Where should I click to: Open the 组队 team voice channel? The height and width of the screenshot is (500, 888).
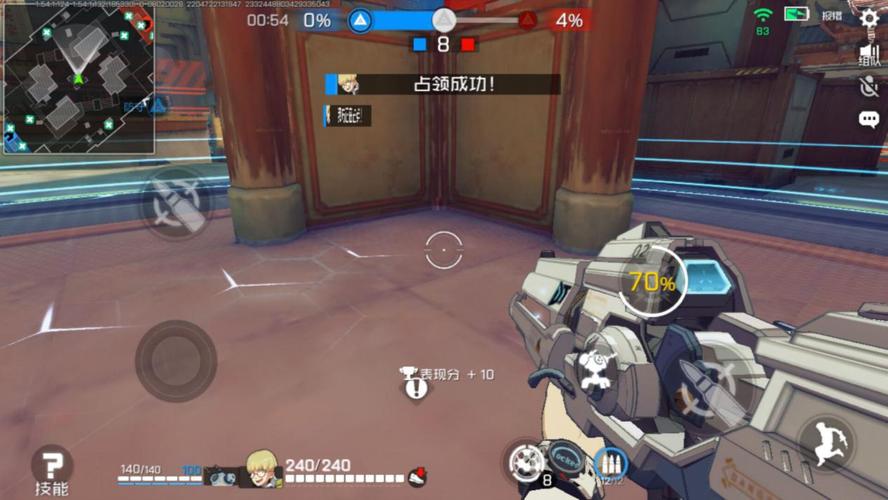coord(868,55)
